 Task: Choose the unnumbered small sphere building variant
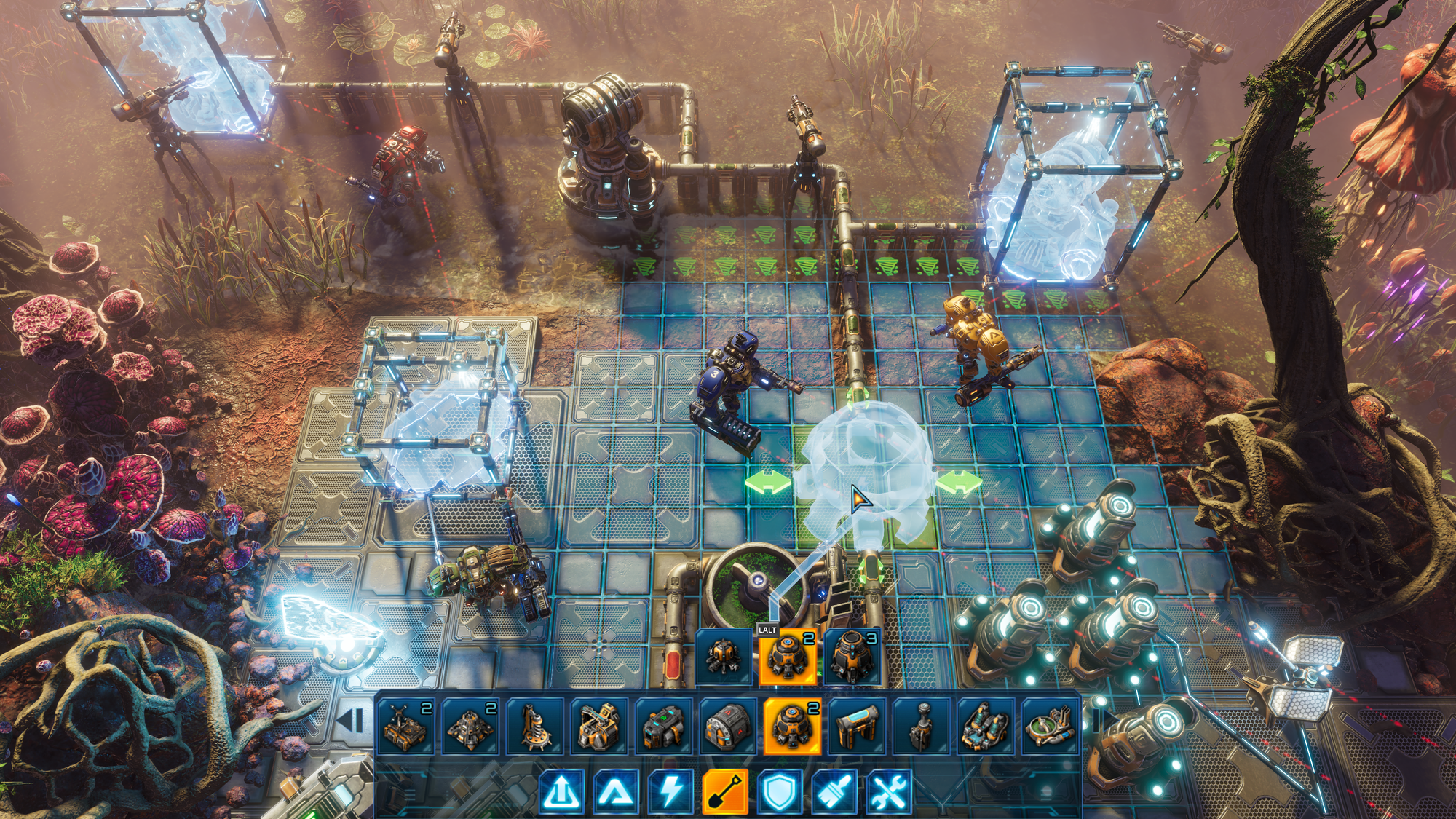pos(724,657)
